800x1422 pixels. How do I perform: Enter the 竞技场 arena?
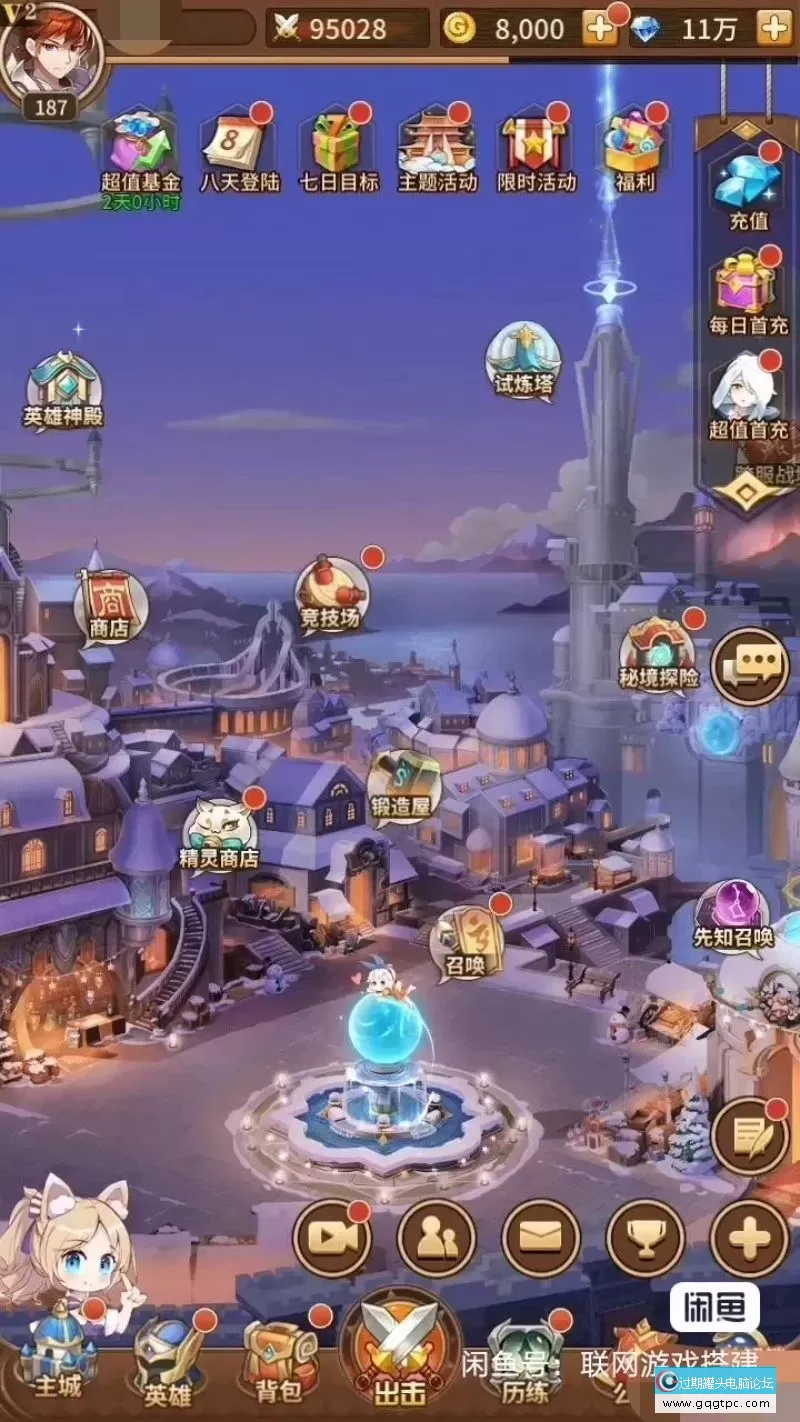coord(331,595)
